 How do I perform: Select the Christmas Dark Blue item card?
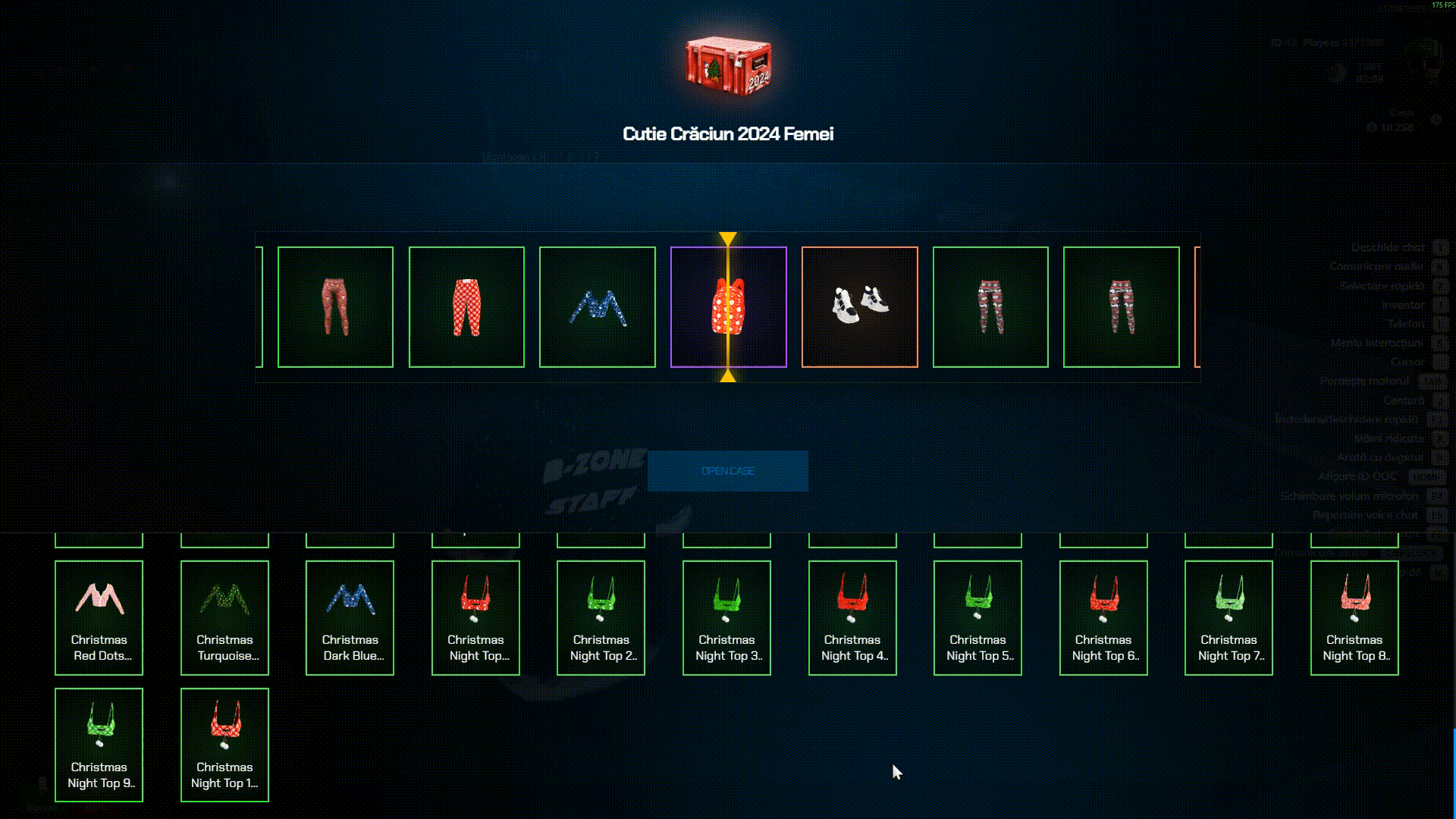tap(350, 617)
